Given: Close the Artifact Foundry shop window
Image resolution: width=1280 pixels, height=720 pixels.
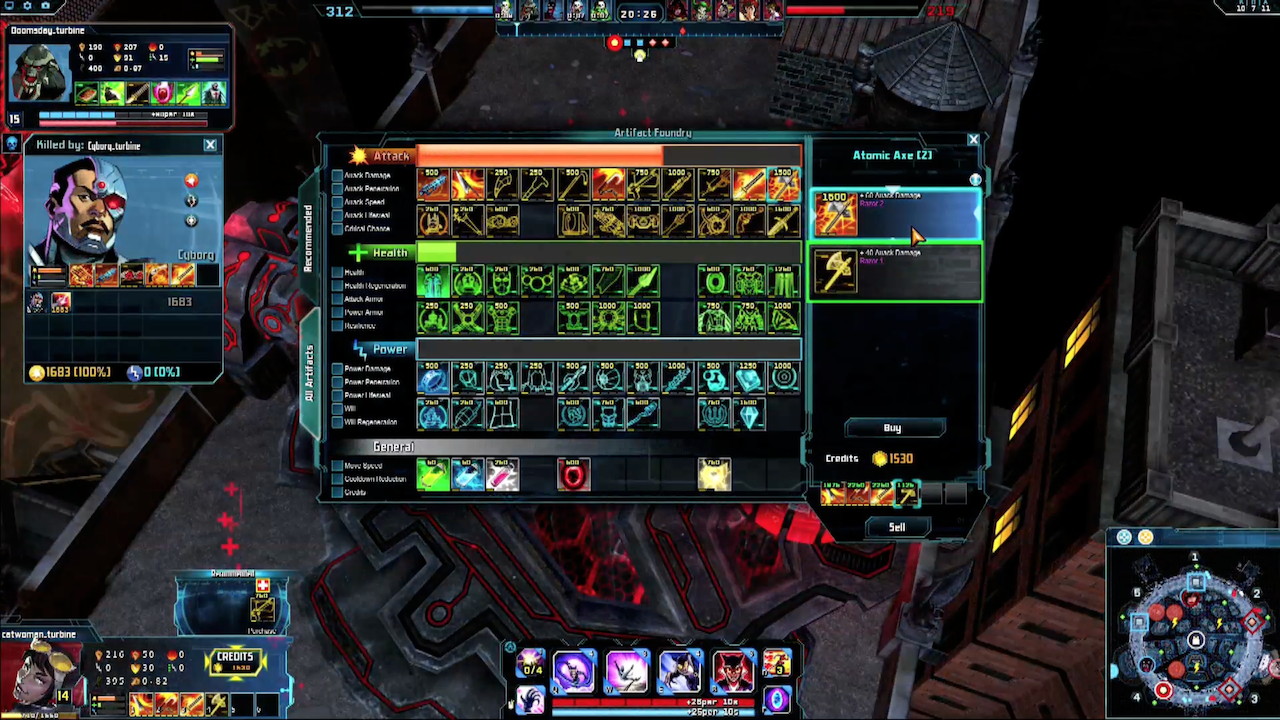Looking at the screenshot, I should click(973, 140).
